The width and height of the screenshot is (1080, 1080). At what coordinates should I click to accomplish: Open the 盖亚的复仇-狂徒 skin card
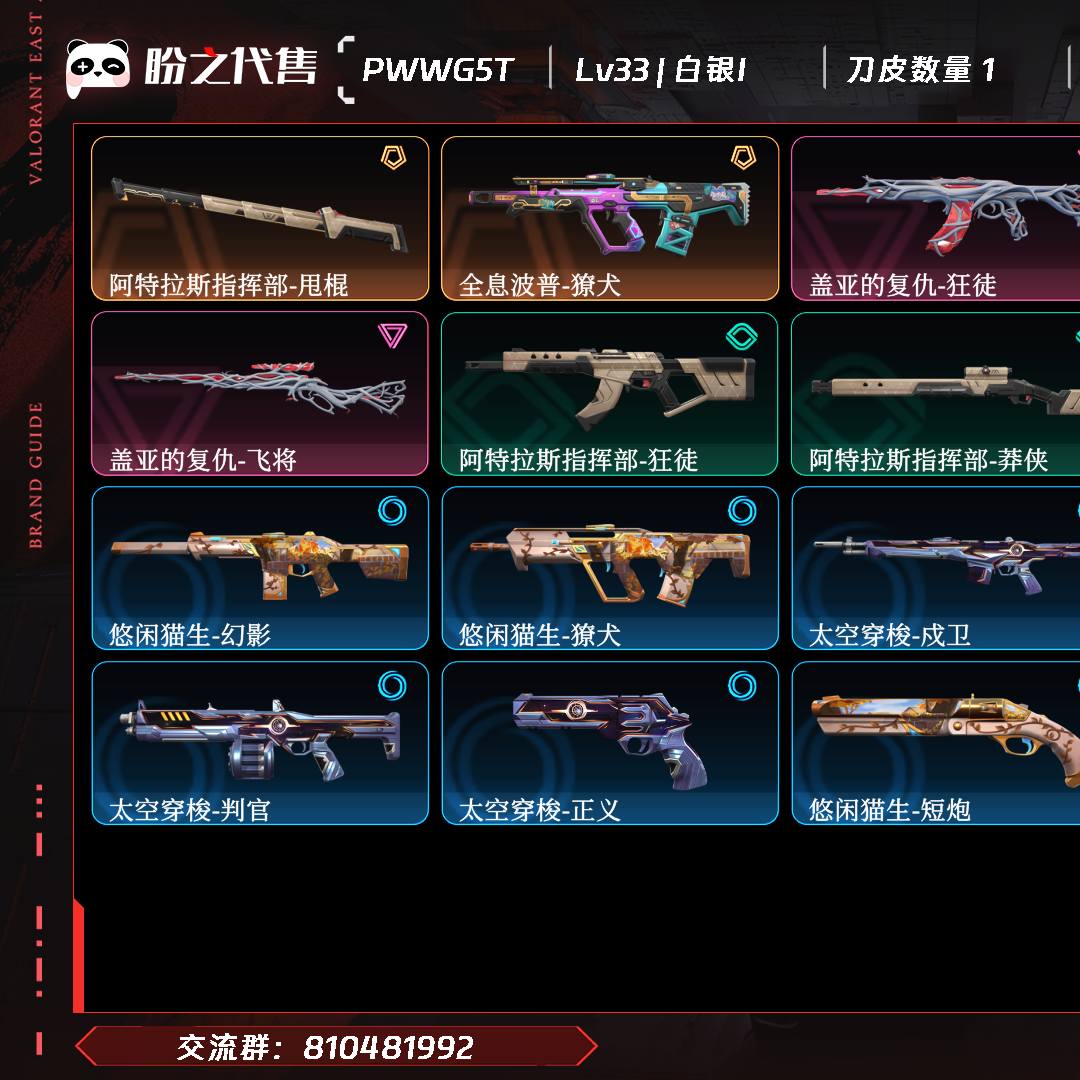click(936, 218)
